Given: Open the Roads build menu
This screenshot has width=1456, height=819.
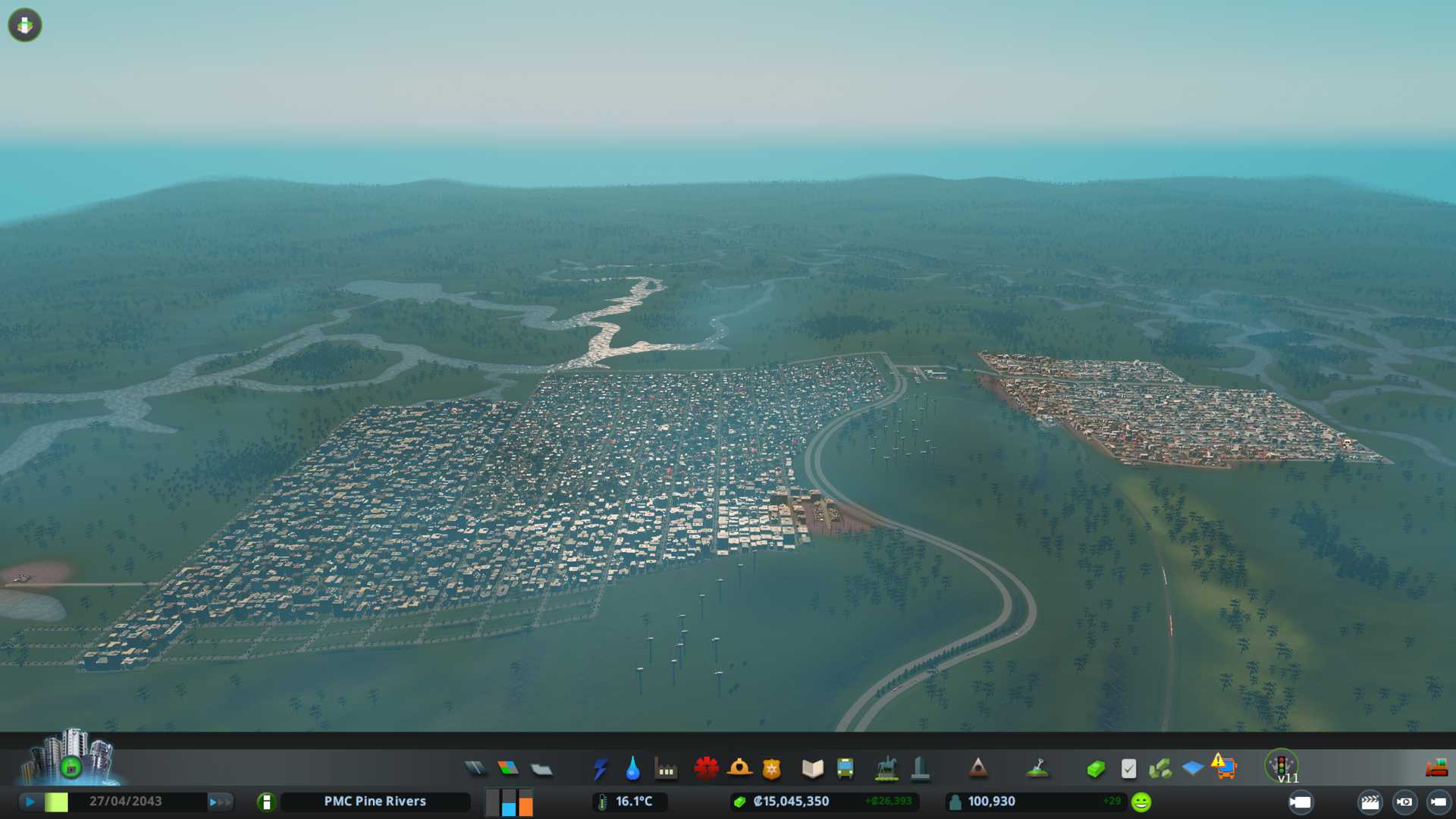Looking at the screenshot, I should [x=475, y=769].
